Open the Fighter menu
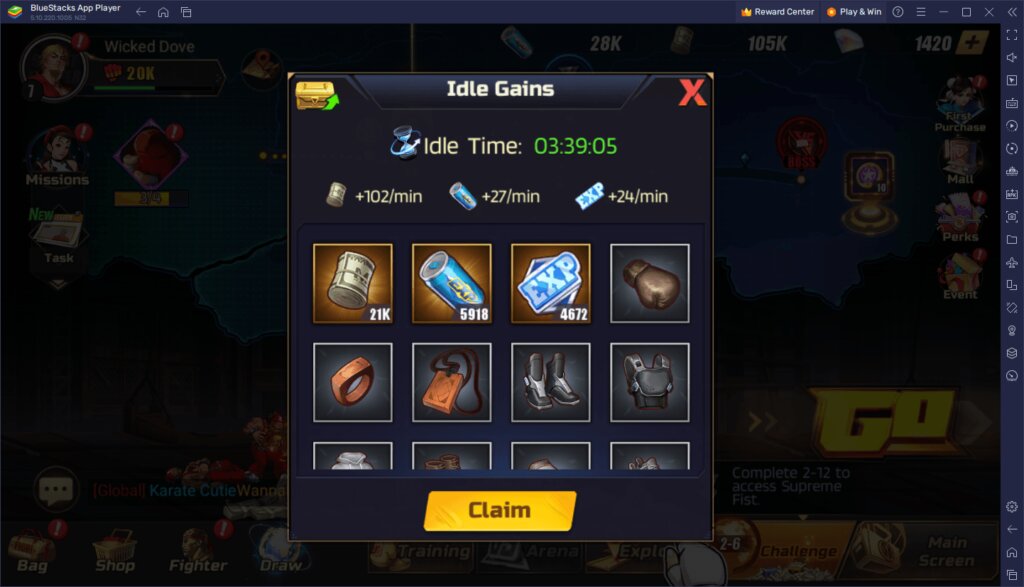This screenshot has height=587, width=1024. click(198, 550)
